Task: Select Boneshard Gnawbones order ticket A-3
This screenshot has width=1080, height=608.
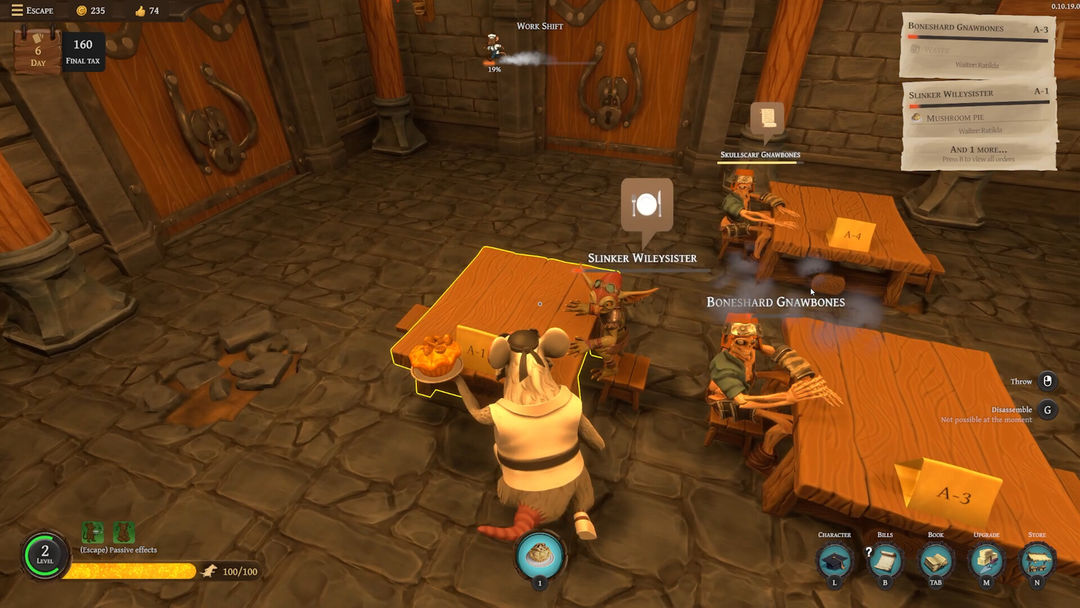Action: click(977, 44)
